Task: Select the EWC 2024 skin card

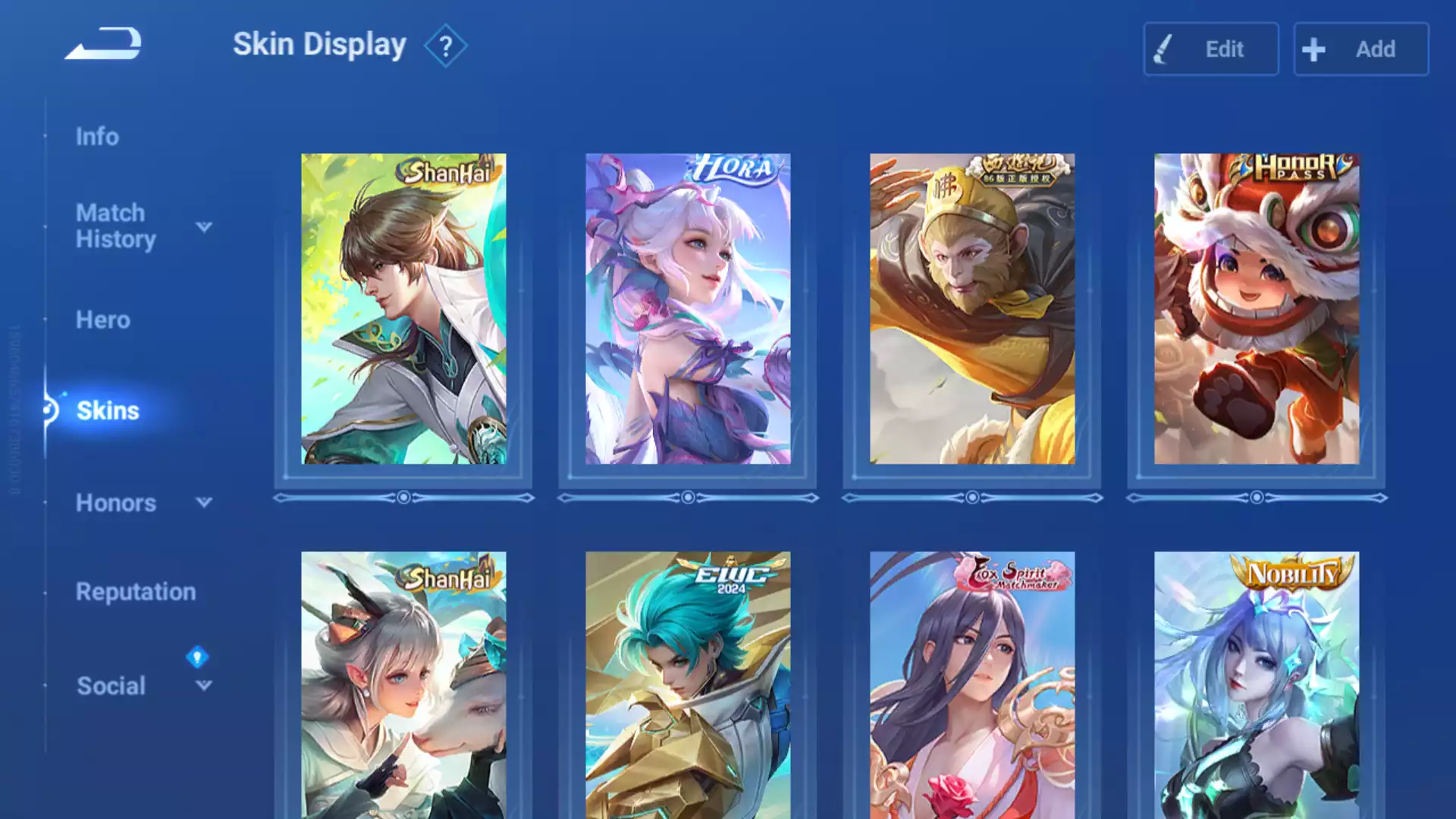Action: click(688, 684)
